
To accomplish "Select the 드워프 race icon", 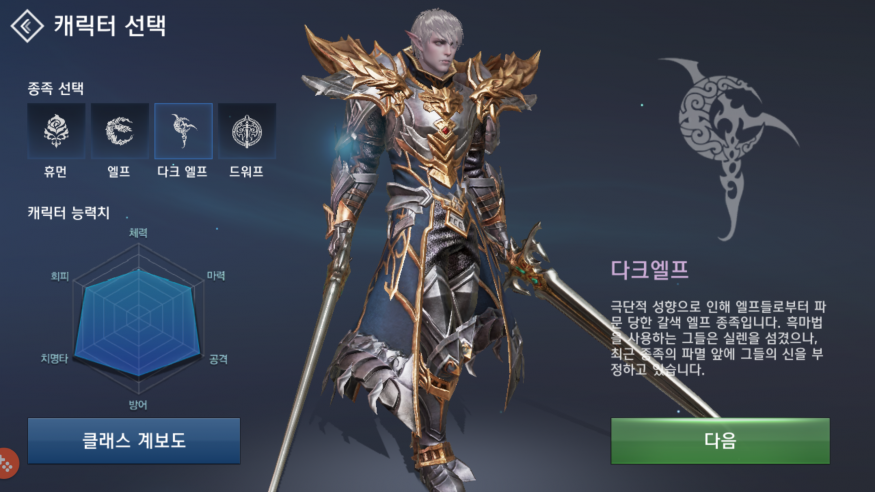I will [246, 131].
